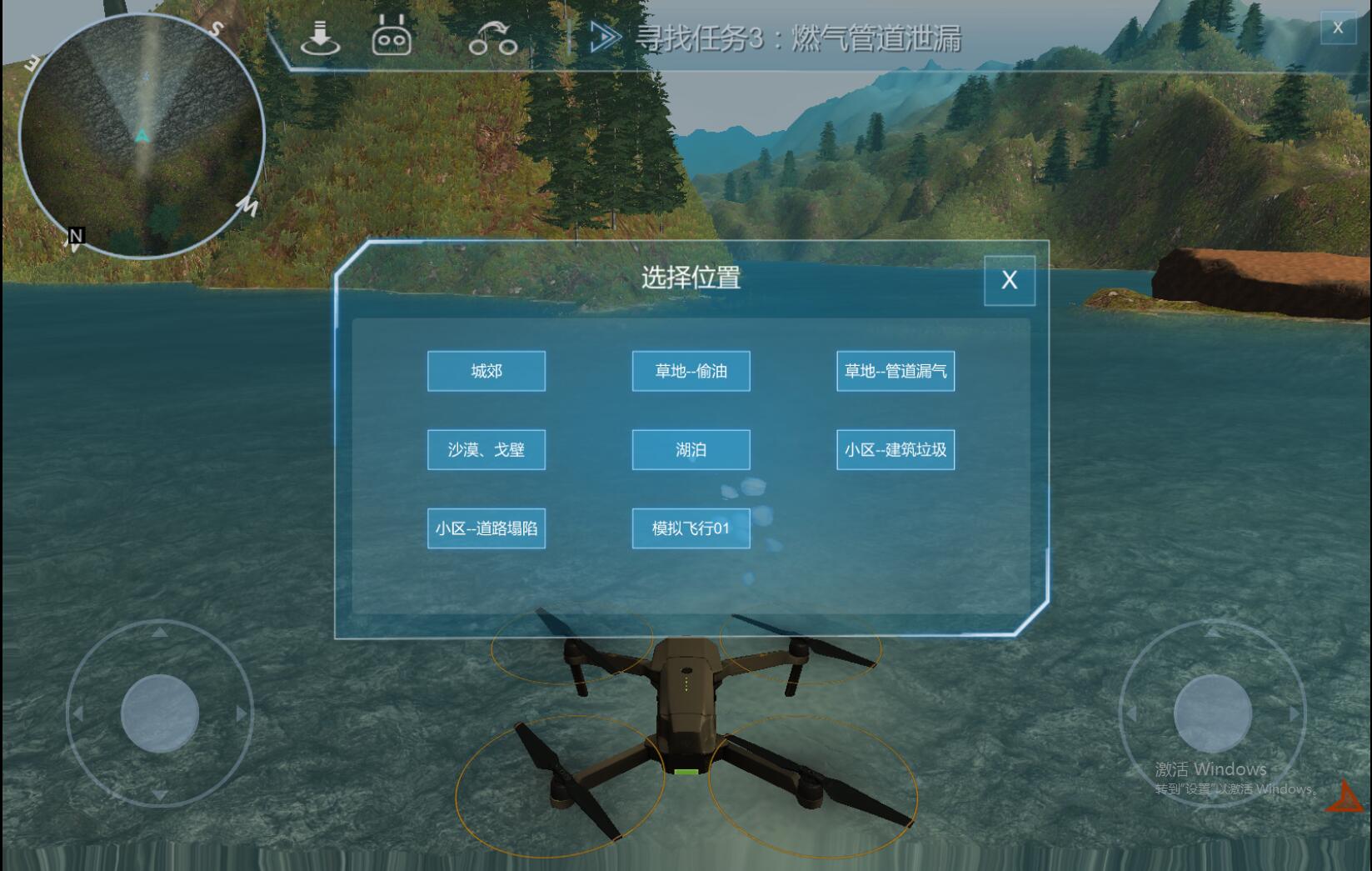Click the circular minimap
This screenshot has height=871, width=1372.
point(142,135)
